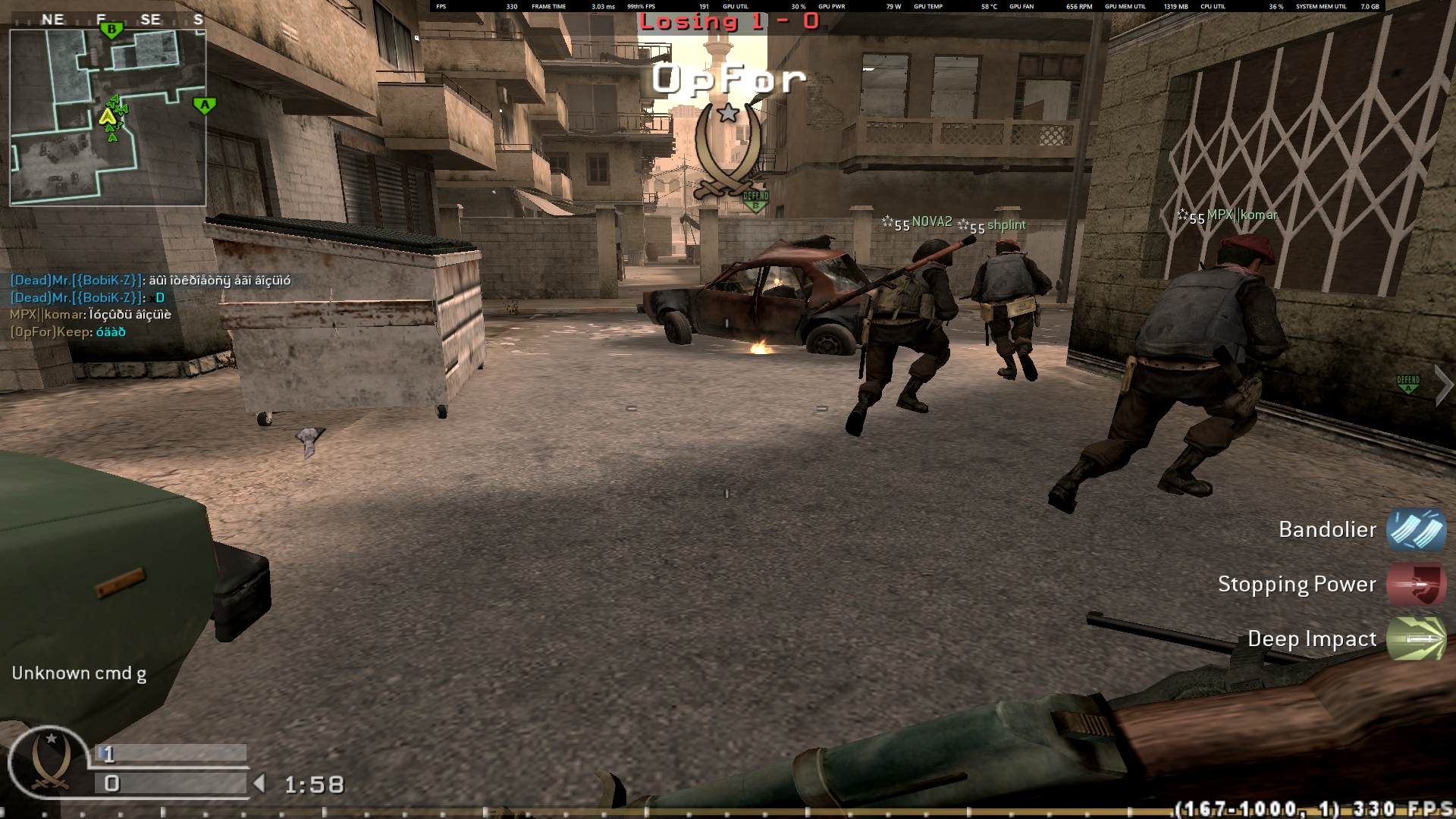Select the Bandolier perk icon
The width and height of the screenshot is (1456, 819).
coord(1415,531)
